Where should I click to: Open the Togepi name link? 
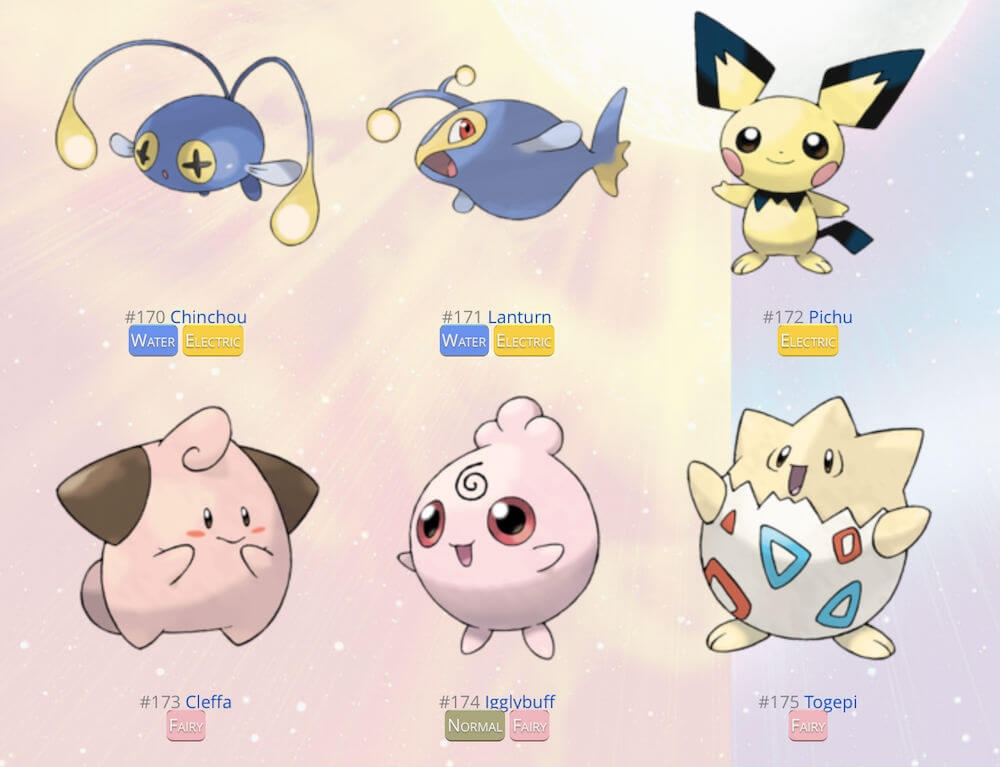[830, 702]
